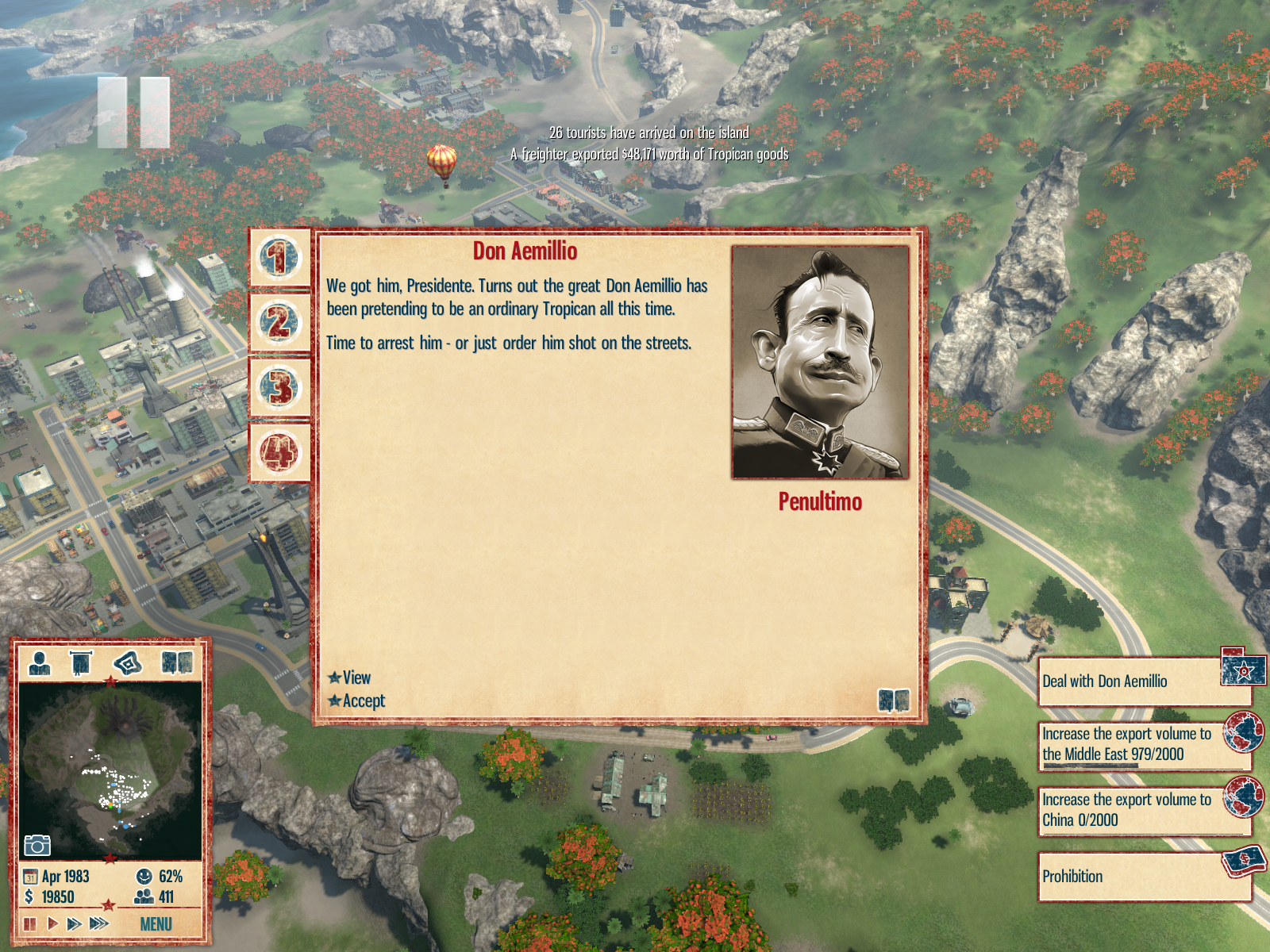Select numbered tab 4 beside the dialog
1270x952 pixels.
coord(279,453)
